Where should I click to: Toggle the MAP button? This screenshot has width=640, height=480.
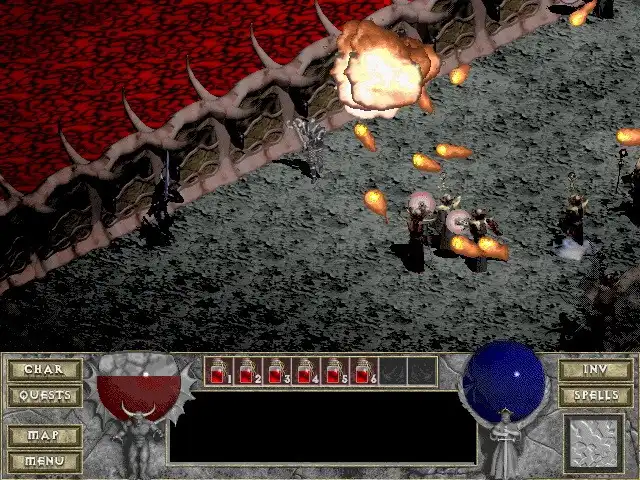point(44,436)
